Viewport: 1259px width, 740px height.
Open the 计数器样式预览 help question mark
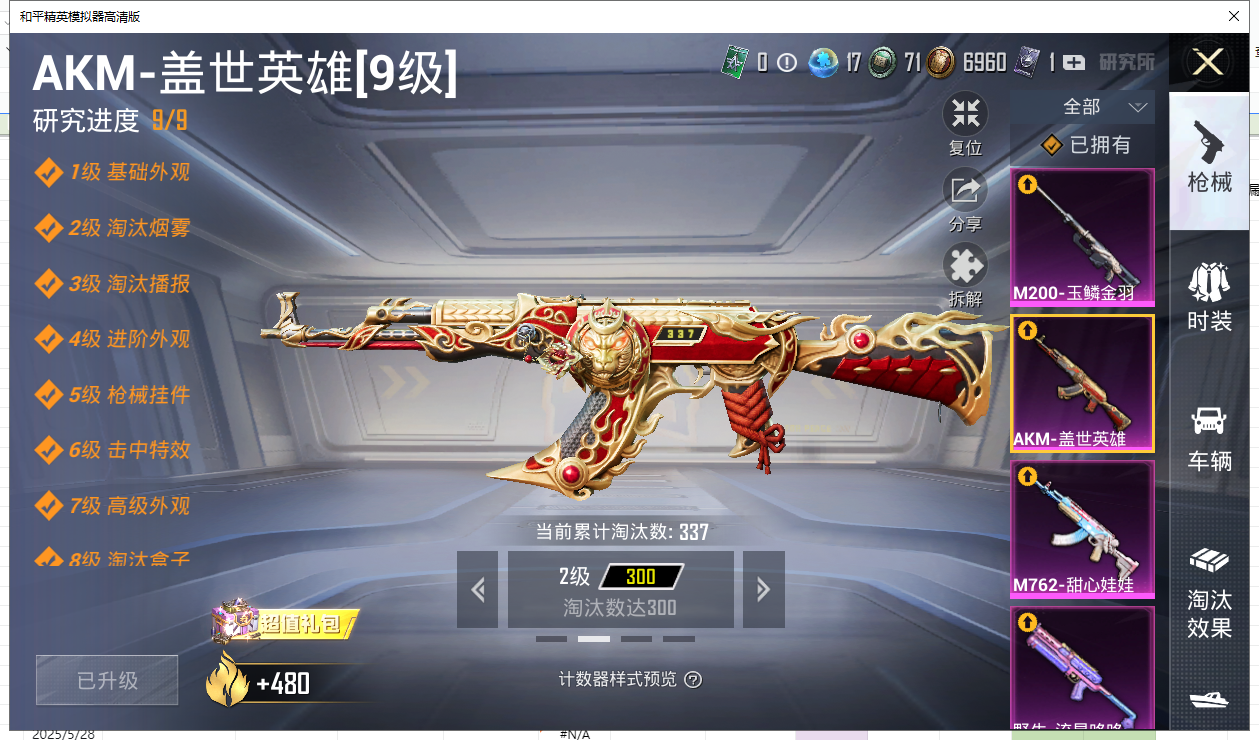693,680
